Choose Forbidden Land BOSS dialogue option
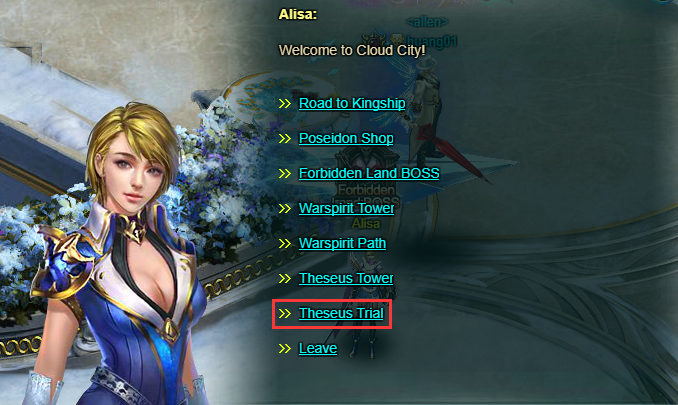 368,173
